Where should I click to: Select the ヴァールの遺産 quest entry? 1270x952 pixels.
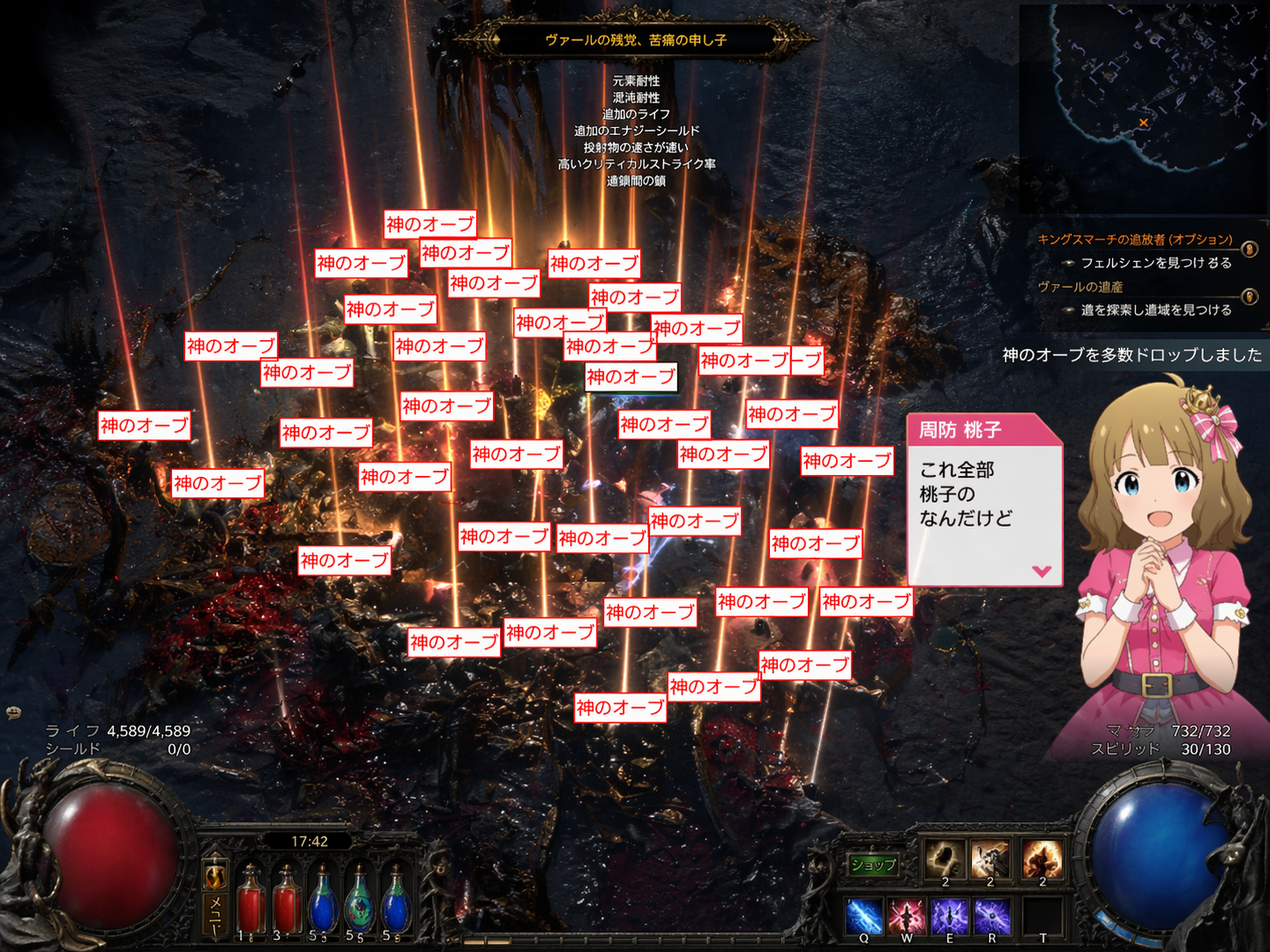click(1080, 287)
